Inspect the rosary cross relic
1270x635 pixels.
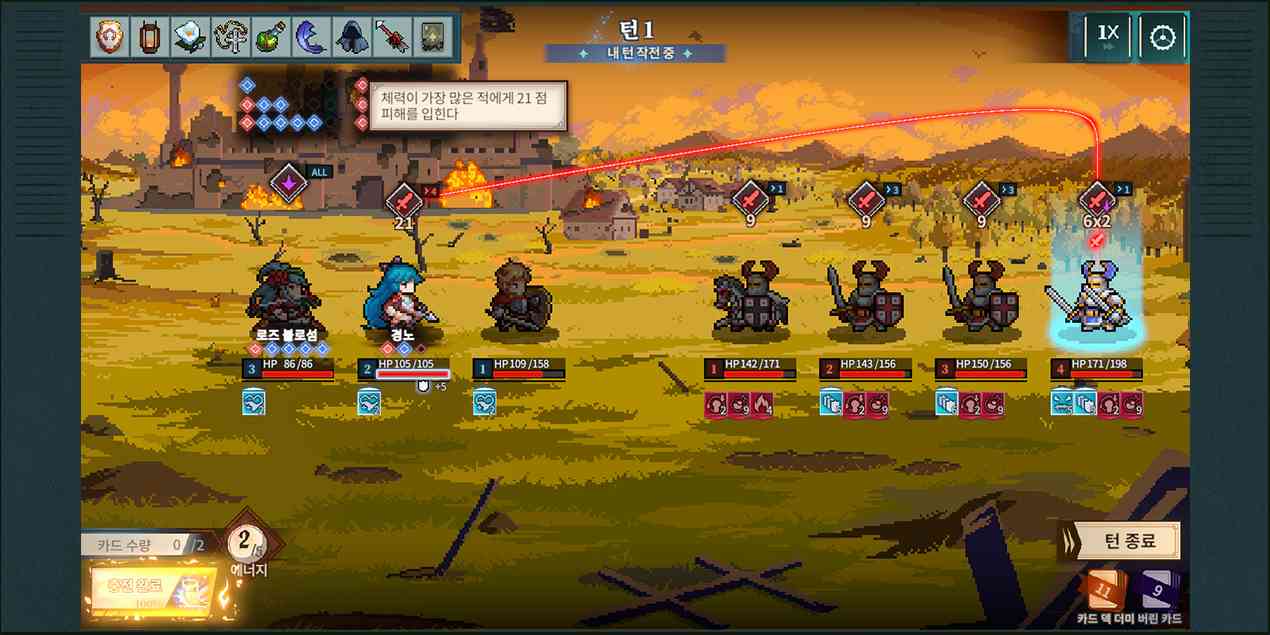coord(228,38)
